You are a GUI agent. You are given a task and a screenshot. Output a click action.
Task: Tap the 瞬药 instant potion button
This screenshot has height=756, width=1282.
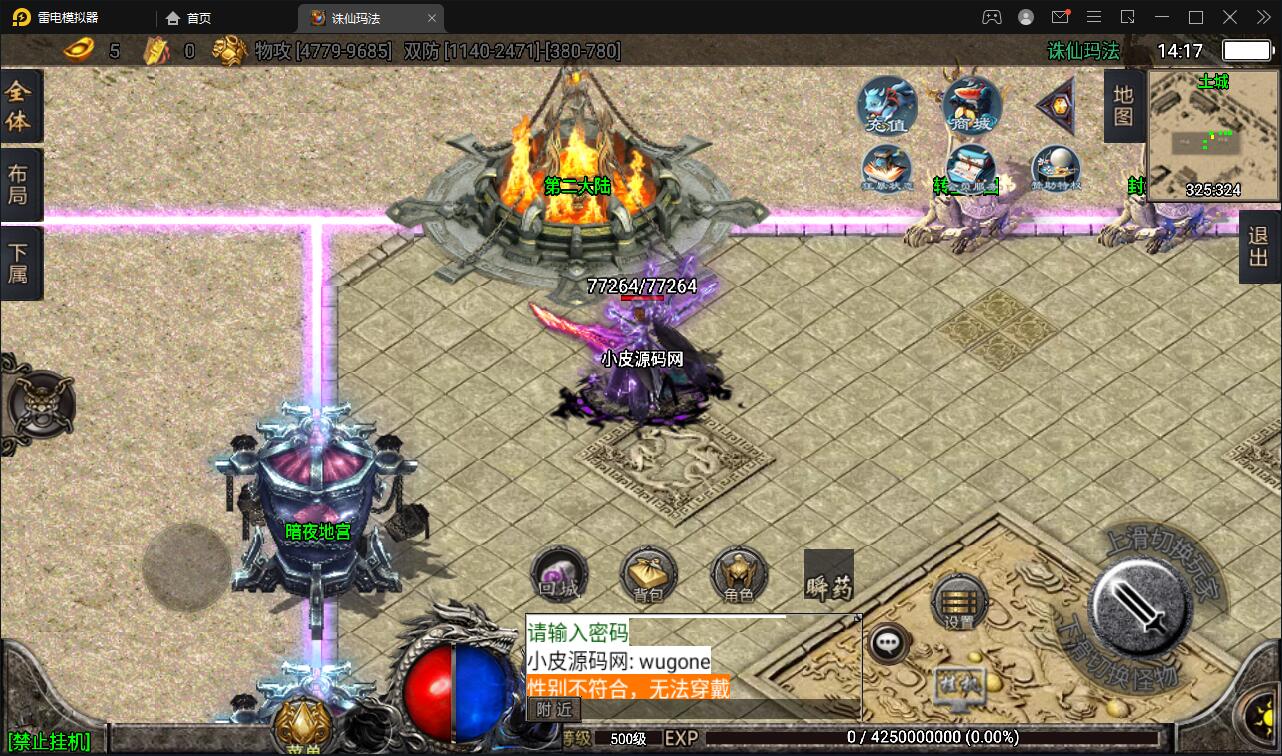829,576
